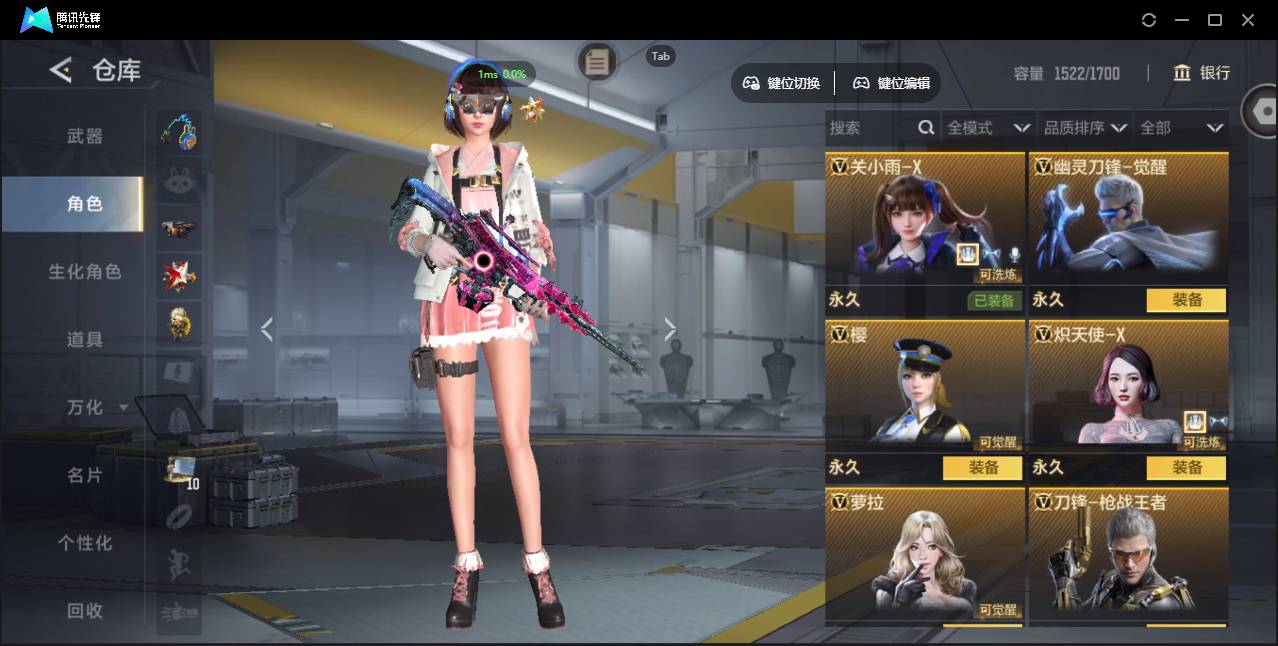Click the 键位切换 button

(x=782, y=83)
